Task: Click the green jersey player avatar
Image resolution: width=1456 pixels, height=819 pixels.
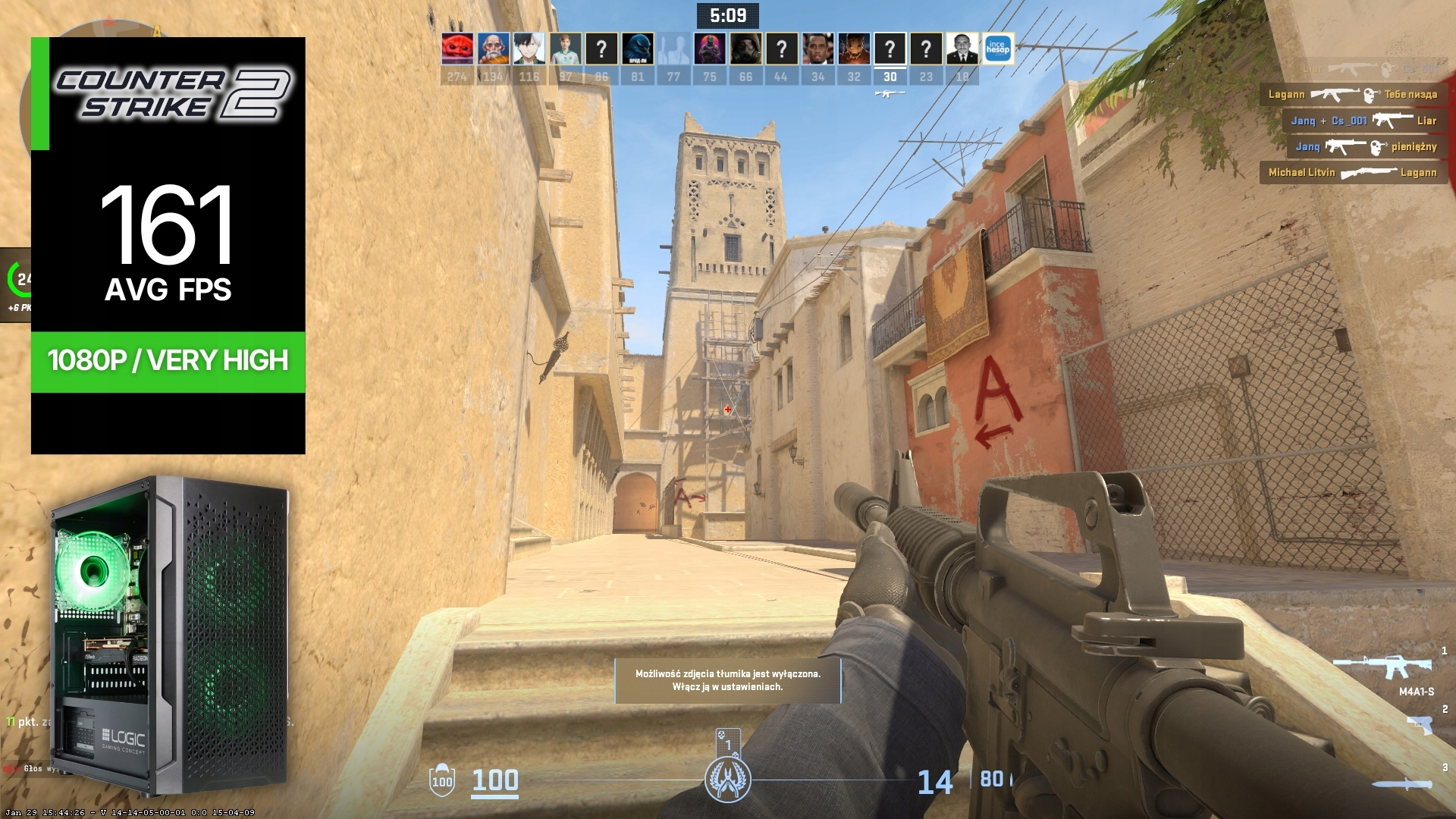Action: pyautogui.click(x=565, y=49)
